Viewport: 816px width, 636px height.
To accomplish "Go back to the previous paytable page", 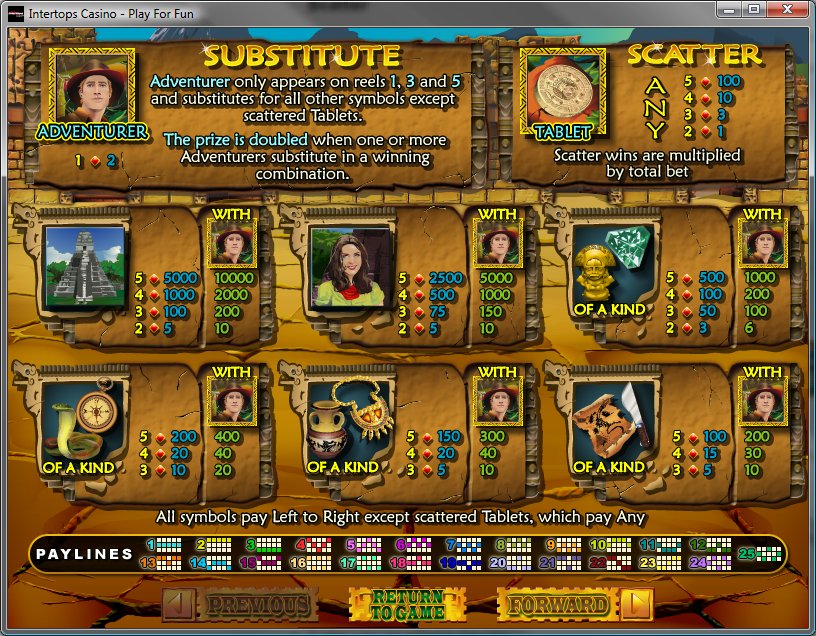I will 241,604.
